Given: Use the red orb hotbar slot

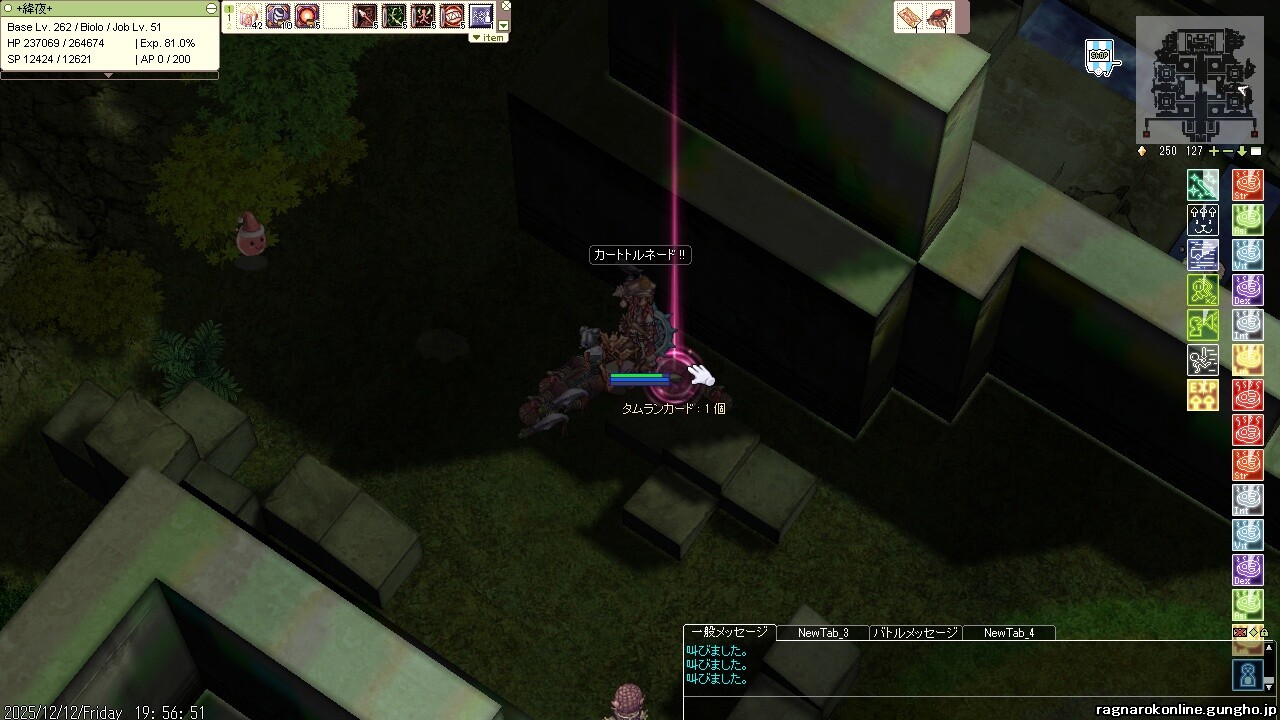Looking at the screenshot, I should 306,16.
